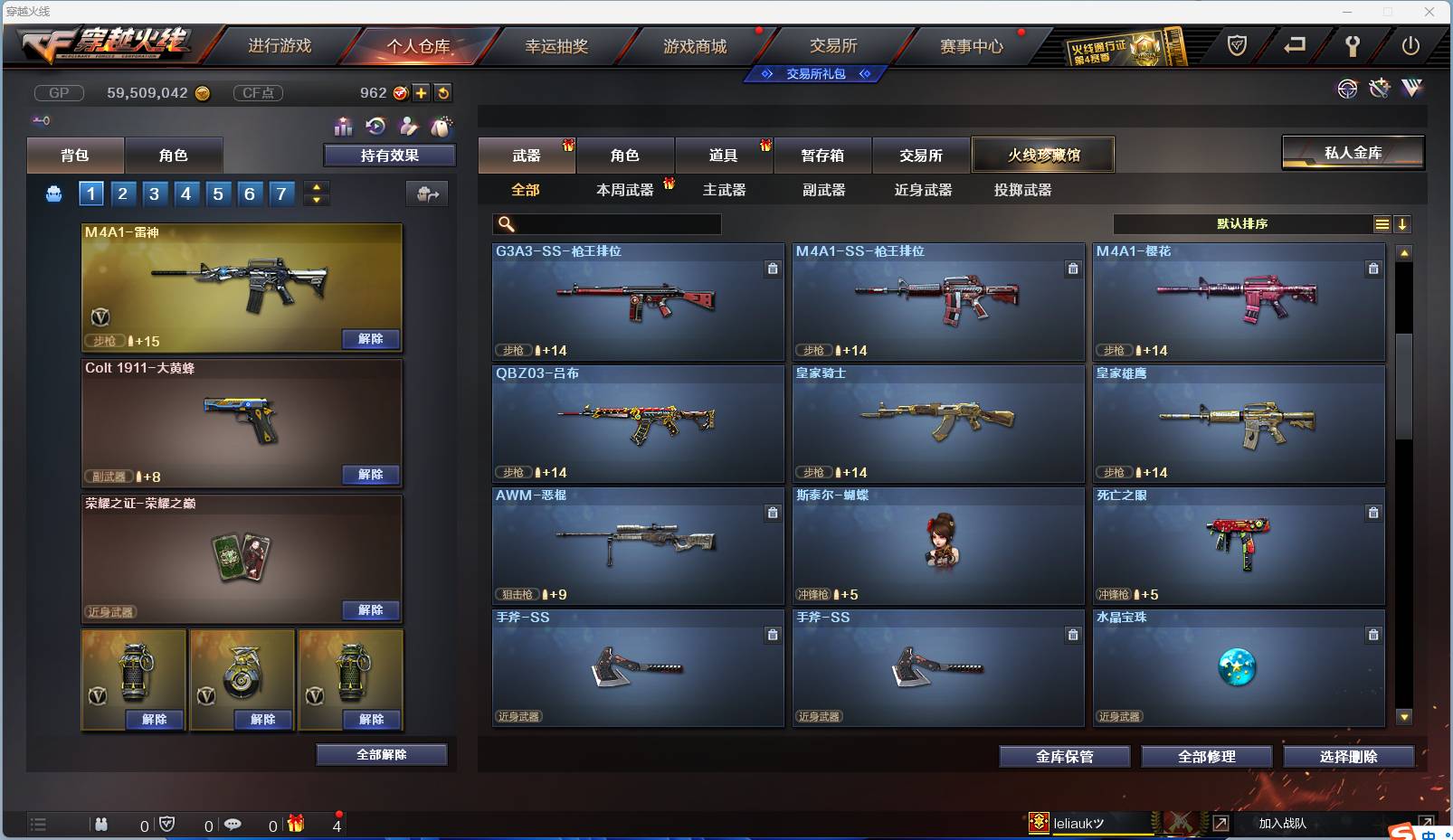Toggle the list view icon next to sort bar
Viewport: 1453px width, 840px height.
1382,223
